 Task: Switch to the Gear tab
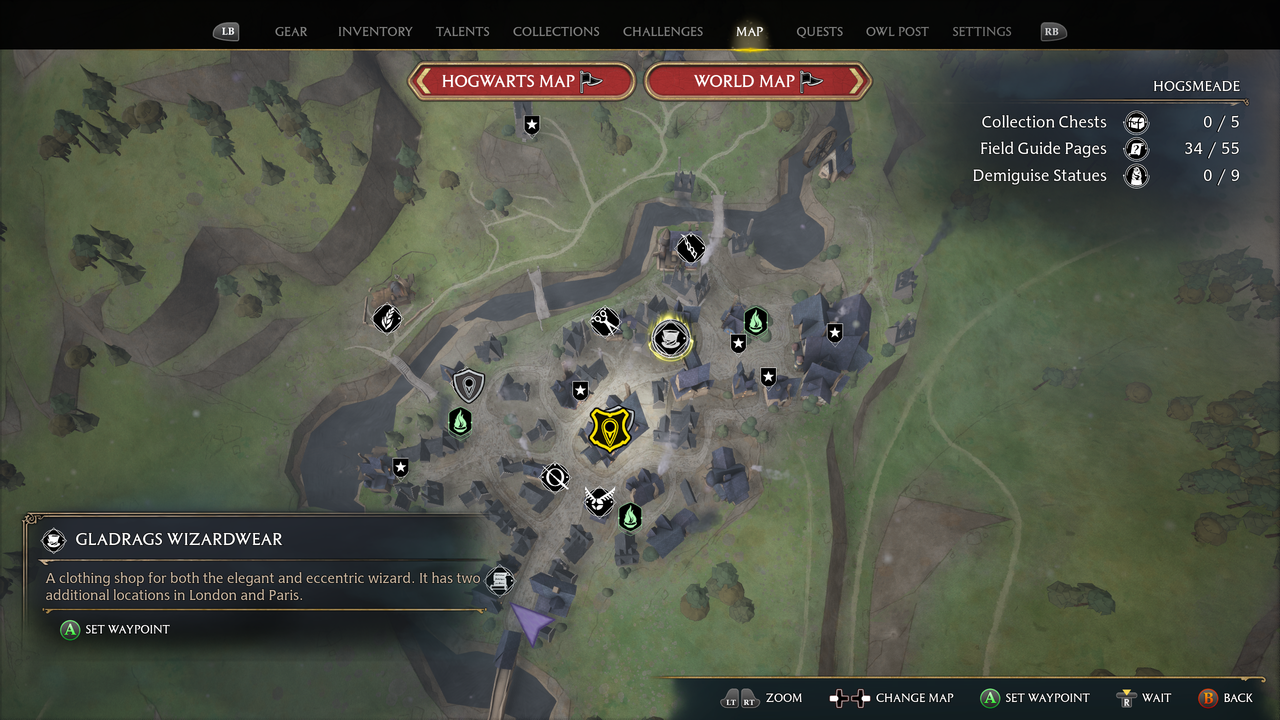[291, 31]
